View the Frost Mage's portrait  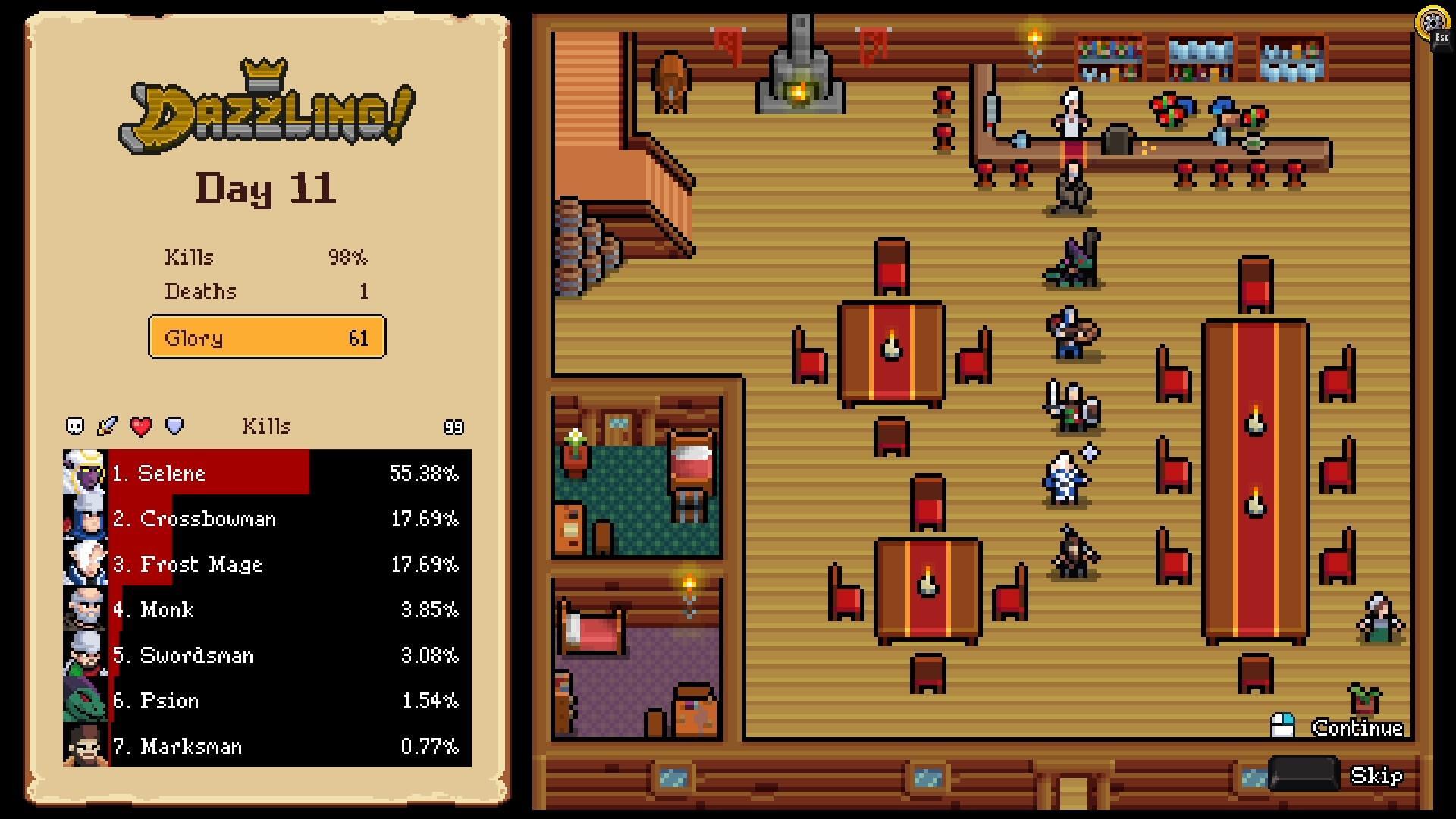[83, 563]
